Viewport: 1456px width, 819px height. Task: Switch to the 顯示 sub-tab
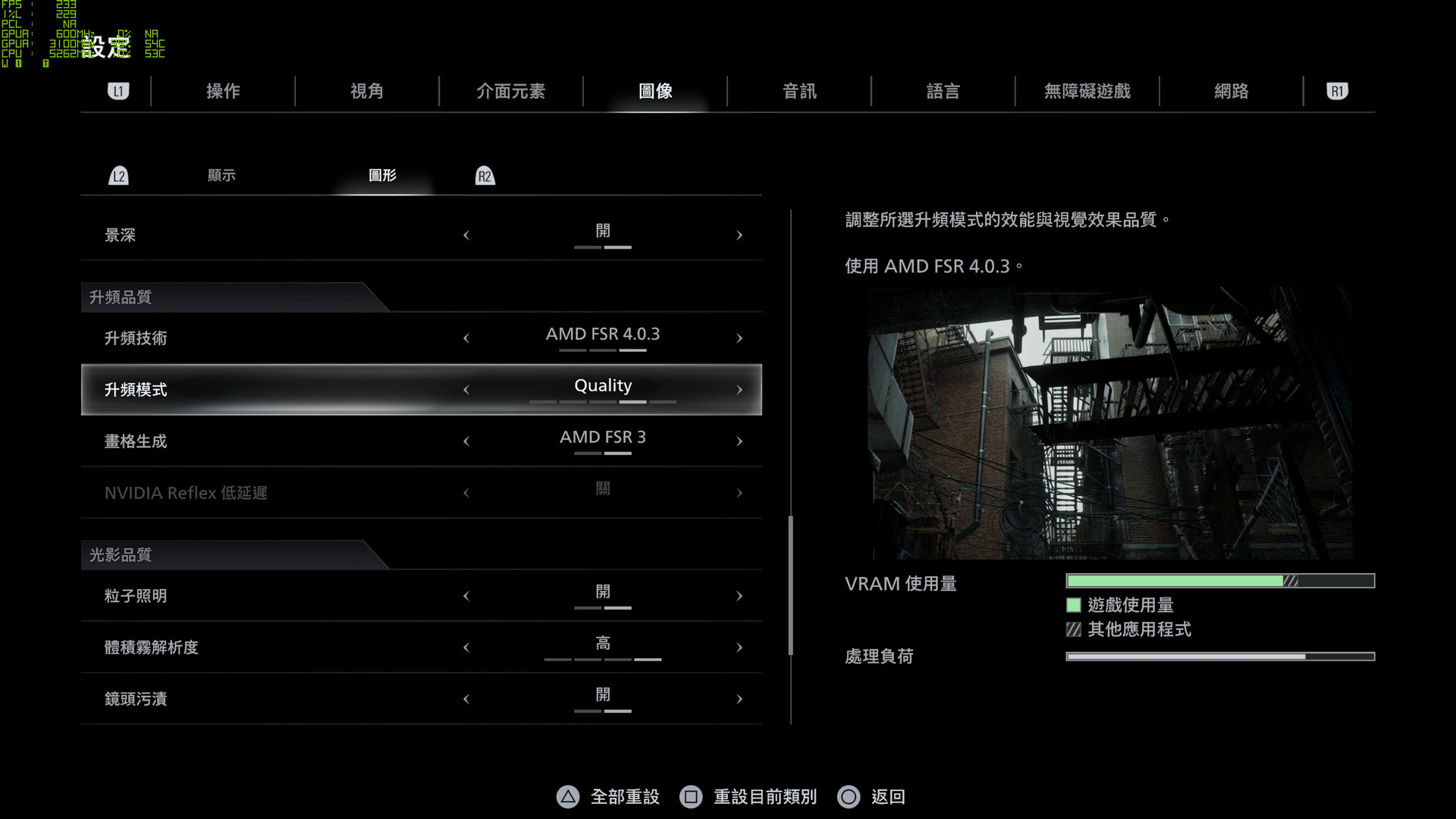221,176
